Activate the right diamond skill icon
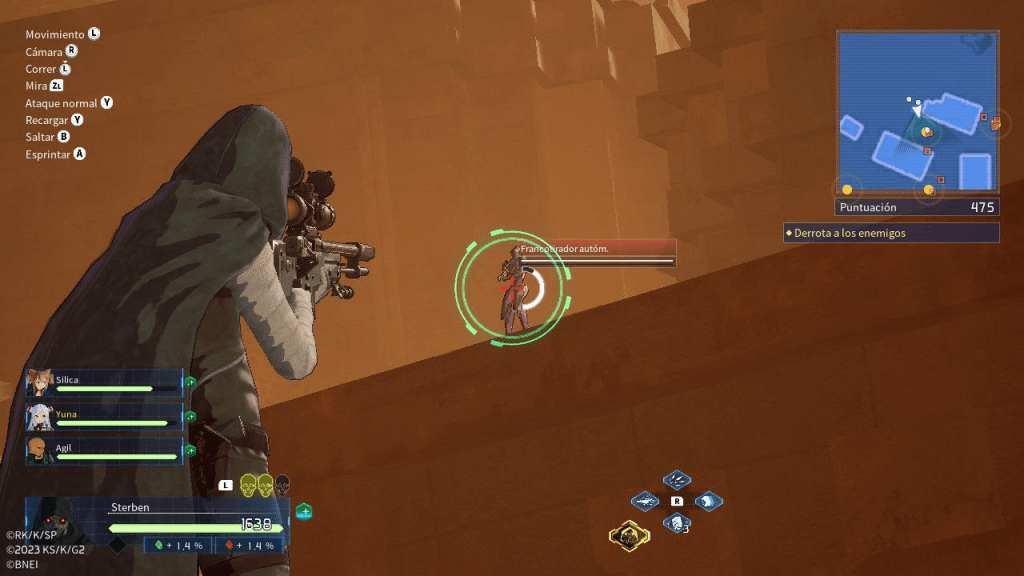Image resolution: width=1024 pixels, height=576 pixels. coord(708,501)
